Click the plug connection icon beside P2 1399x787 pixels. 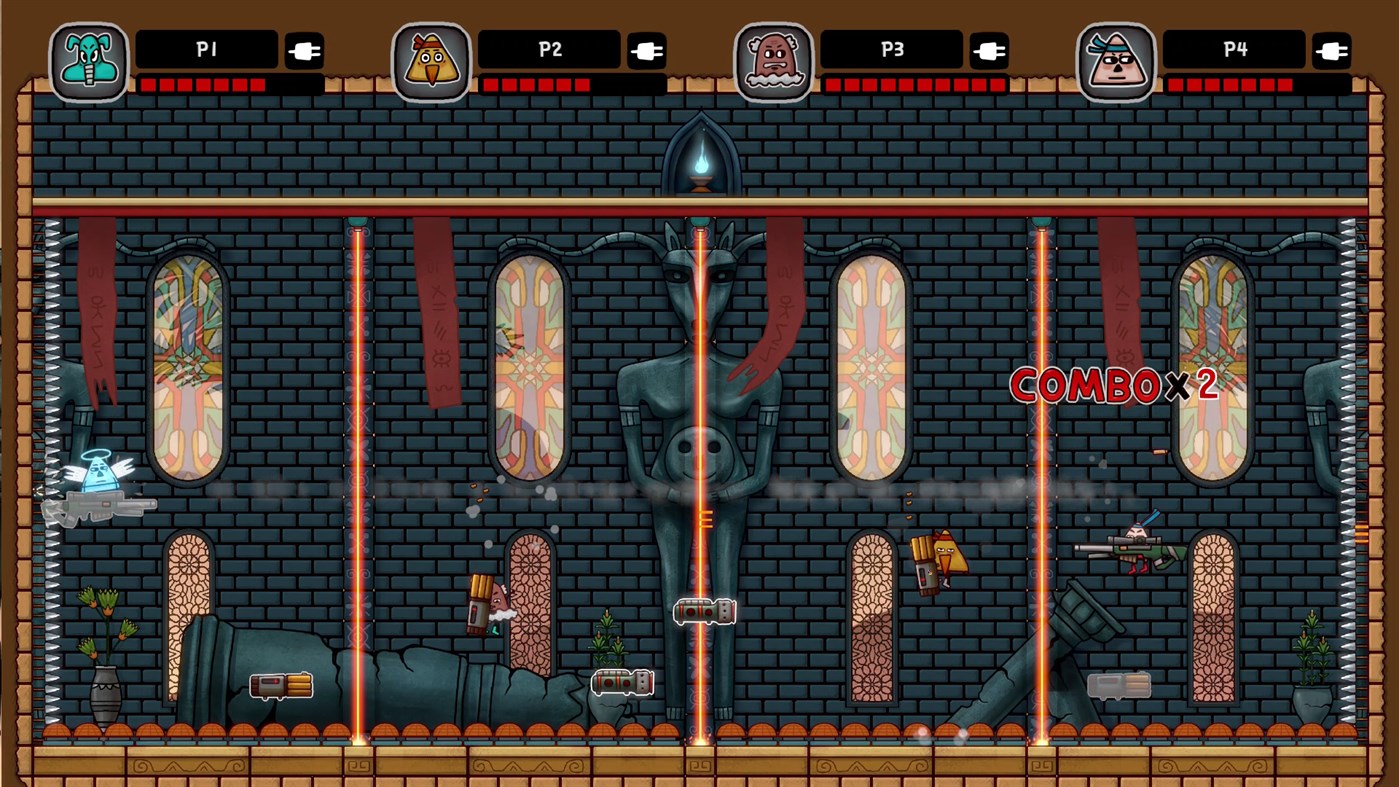(647, 49)
